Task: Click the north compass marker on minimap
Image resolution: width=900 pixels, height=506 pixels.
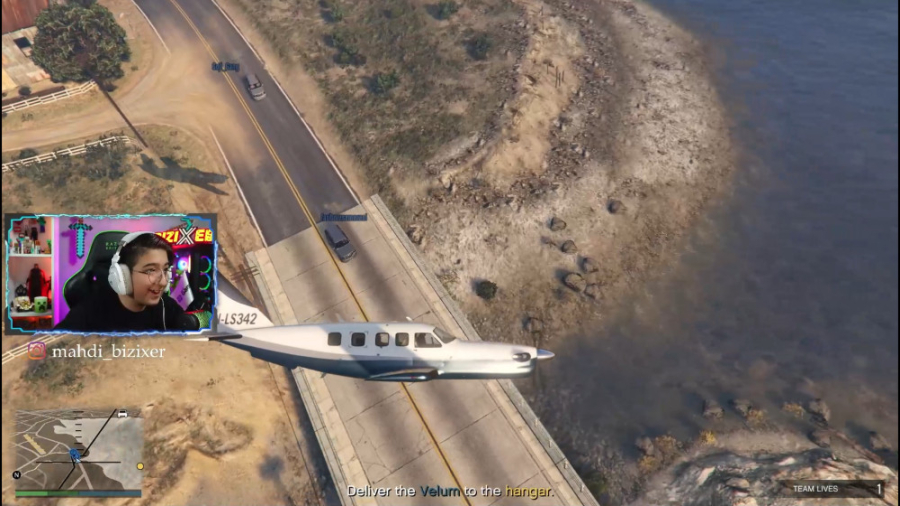Action: [x=17, y=474]
